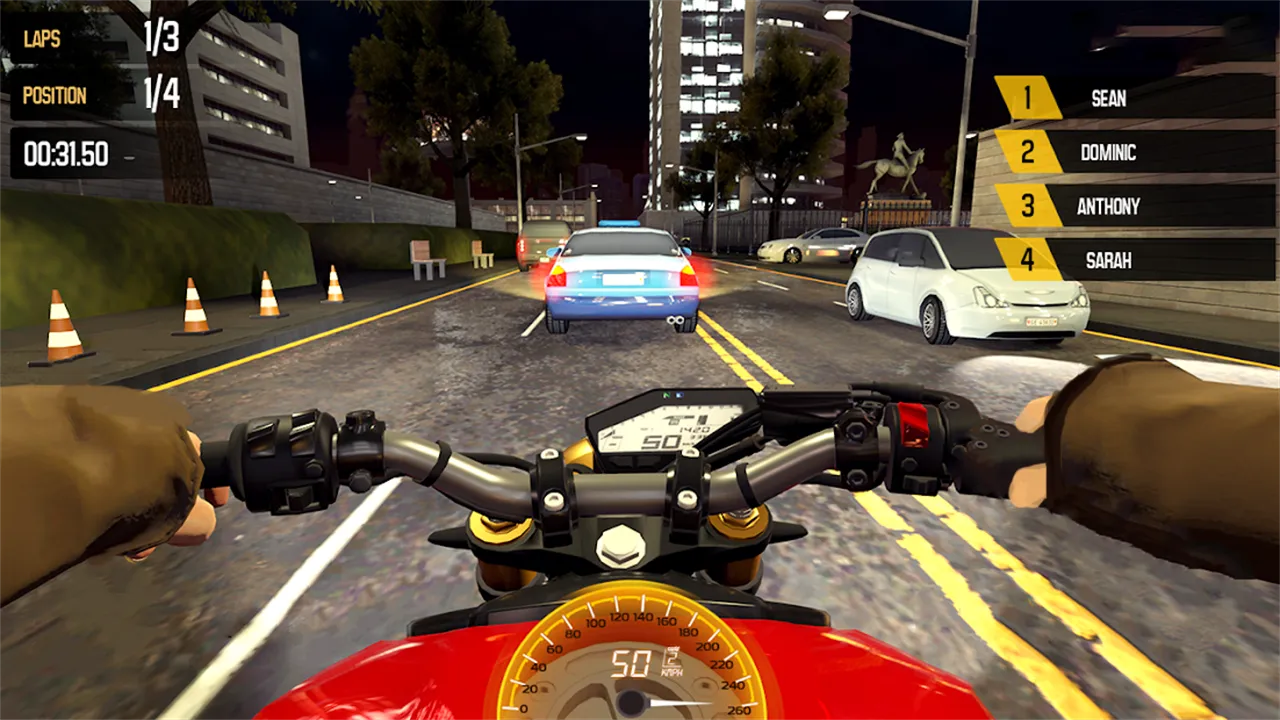Click the rank 2 badge next to Dominic
The image size is (1280, 720).
click(x=1027, y=153)
